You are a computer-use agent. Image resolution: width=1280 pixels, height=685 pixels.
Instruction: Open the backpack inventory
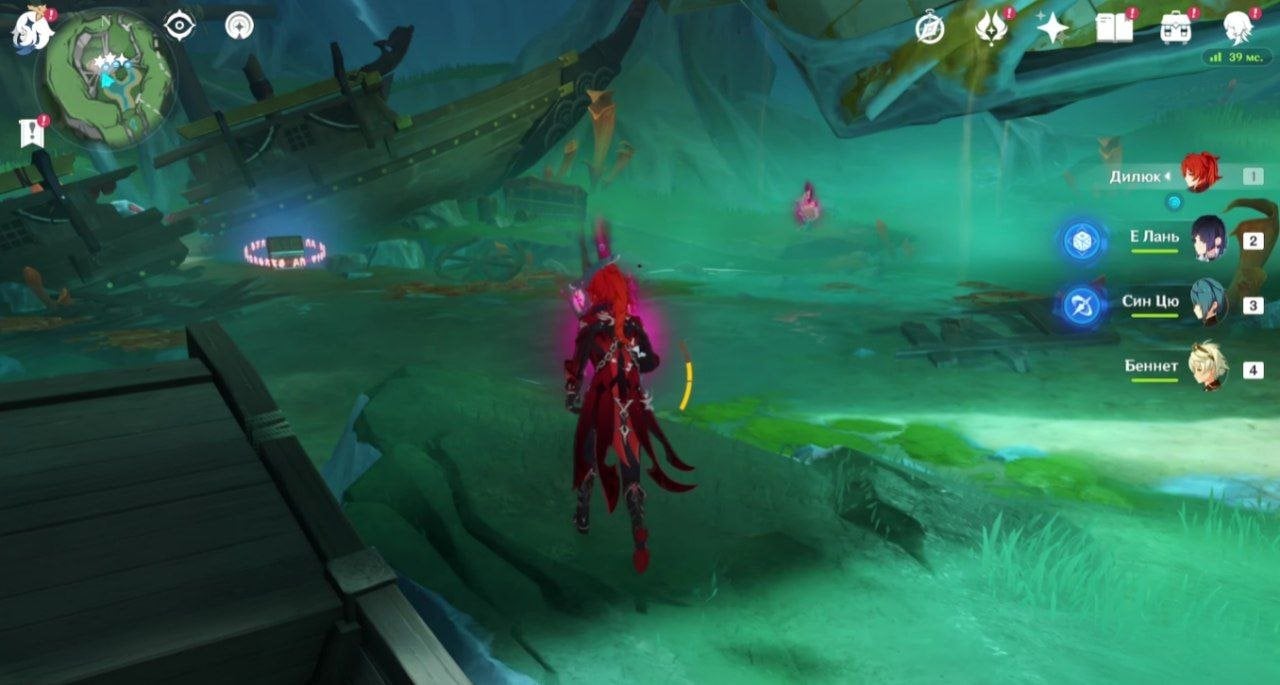1176,28
